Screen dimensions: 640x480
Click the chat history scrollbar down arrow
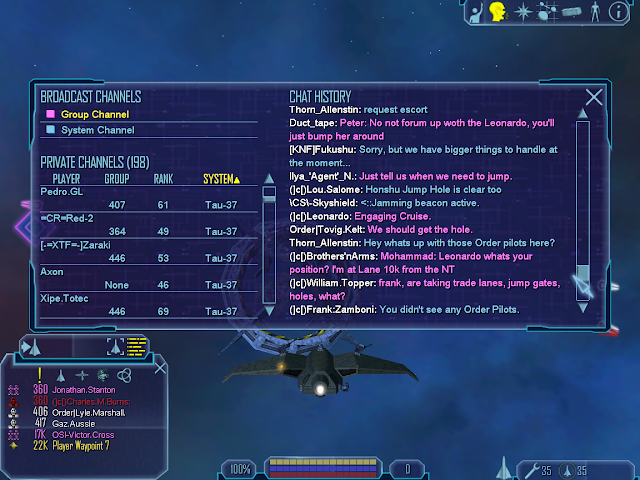coord(582,305)
